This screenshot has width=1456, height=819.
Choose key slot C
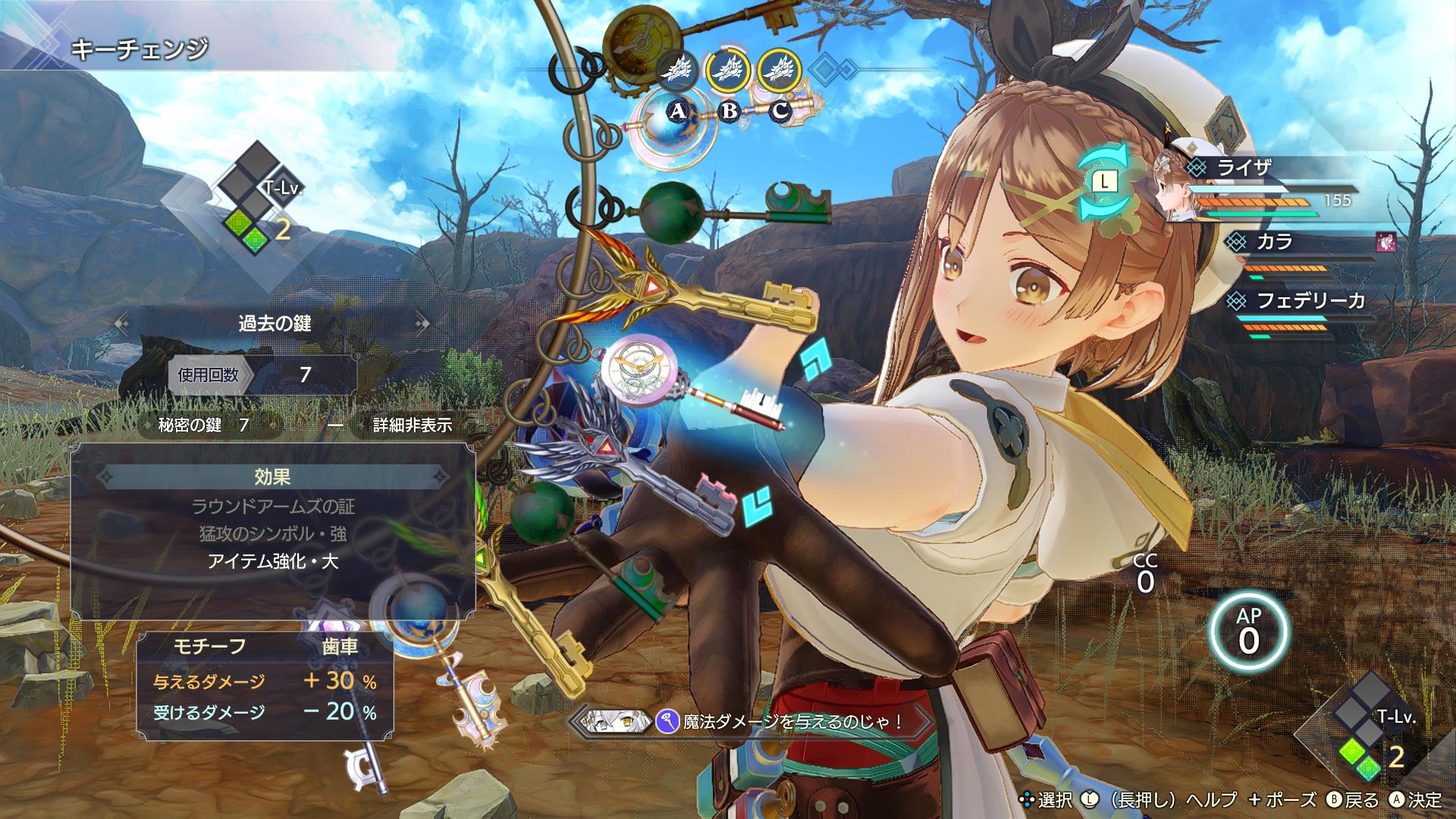tap(780, 111)
